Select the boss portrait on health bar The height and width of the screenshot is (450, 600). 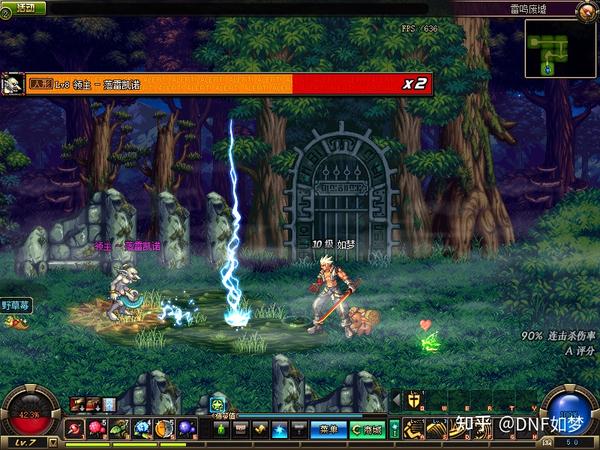[x=13, y=85]
